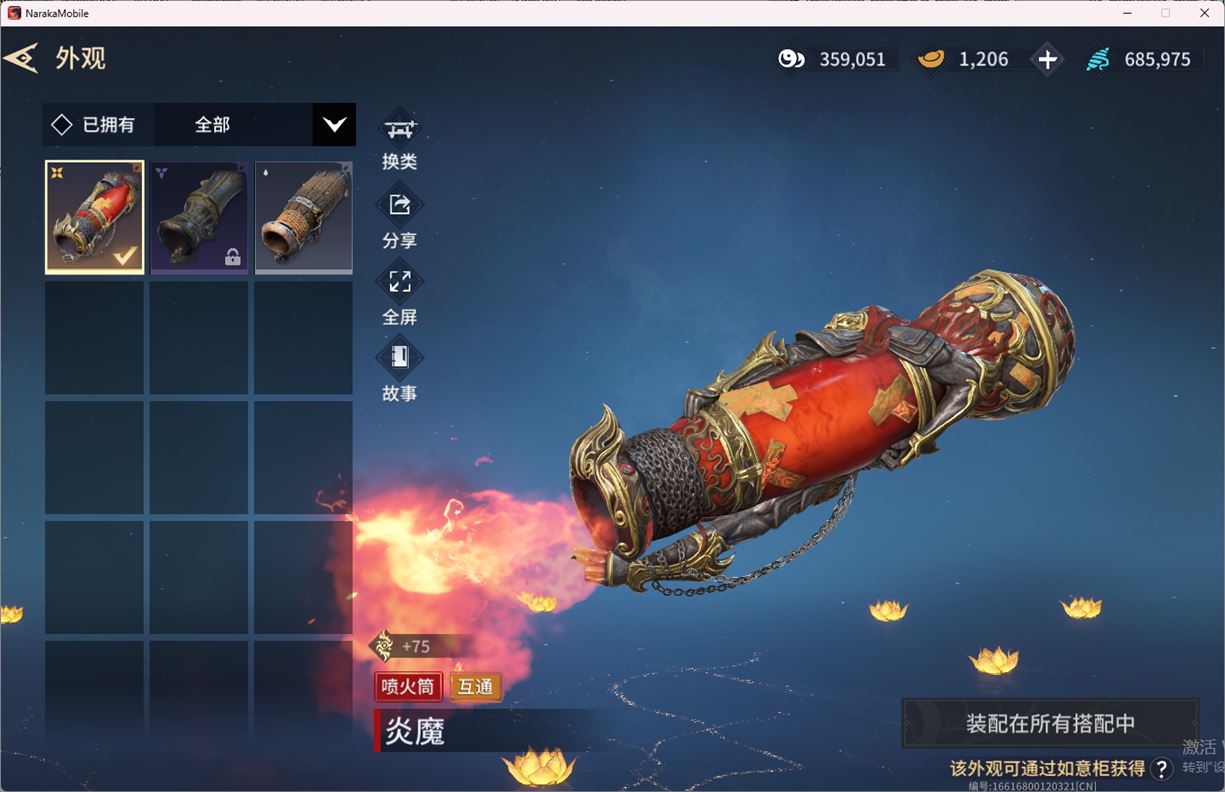Add gold with the plus button
The width and height of the screenshot is (1225, 792).
click(x=1047, y=60)
